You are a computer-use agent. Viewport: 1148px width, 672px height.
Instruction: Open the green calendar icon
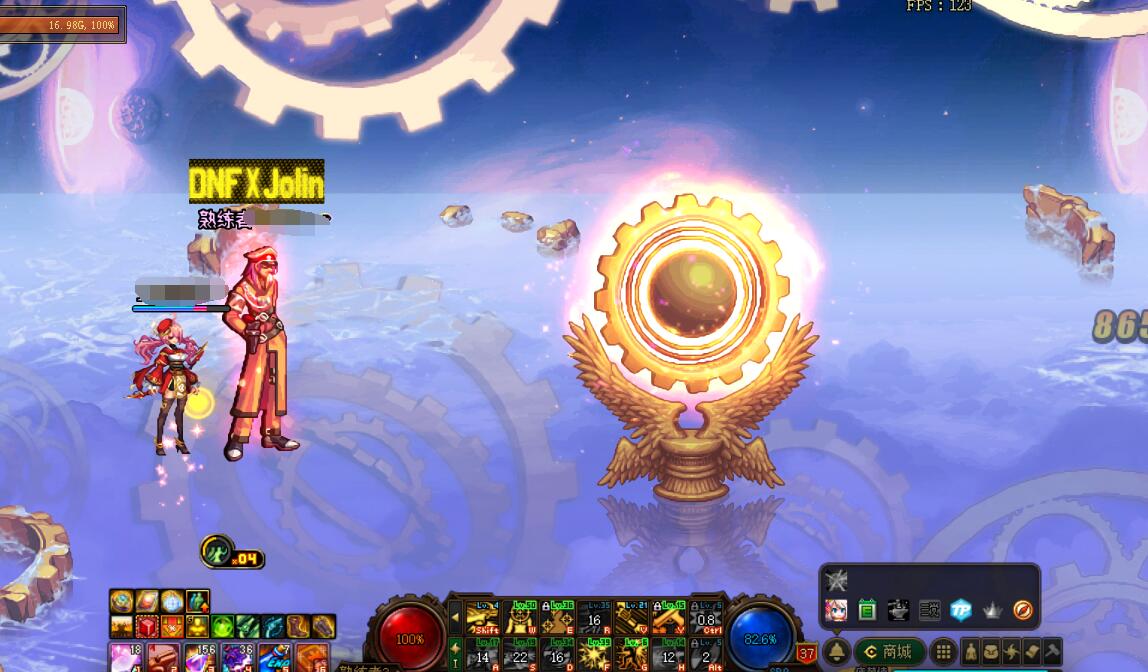point(867,609)
